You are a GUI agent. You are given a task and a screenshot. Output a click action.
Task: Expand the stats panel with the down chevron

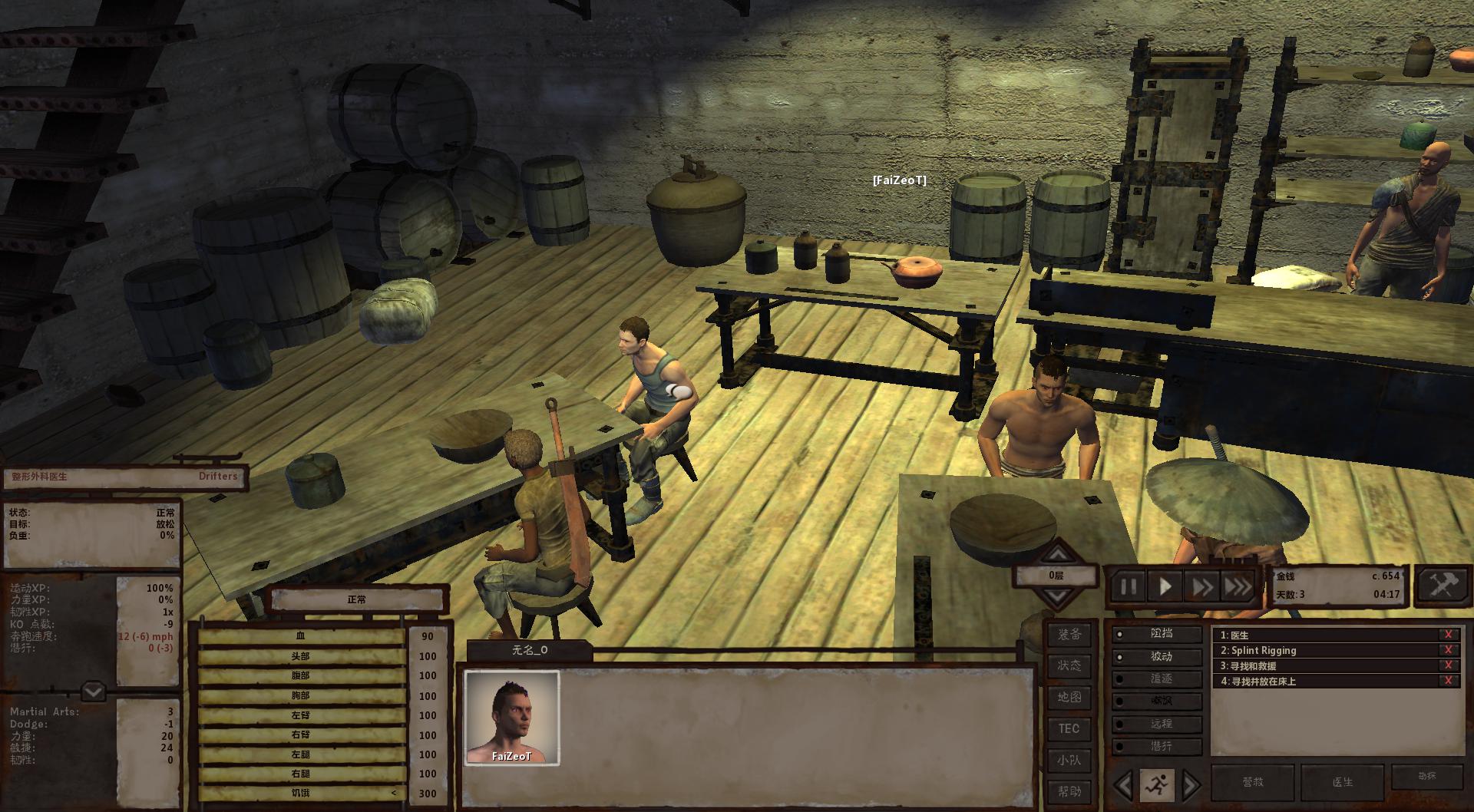[x=93, y=692]
